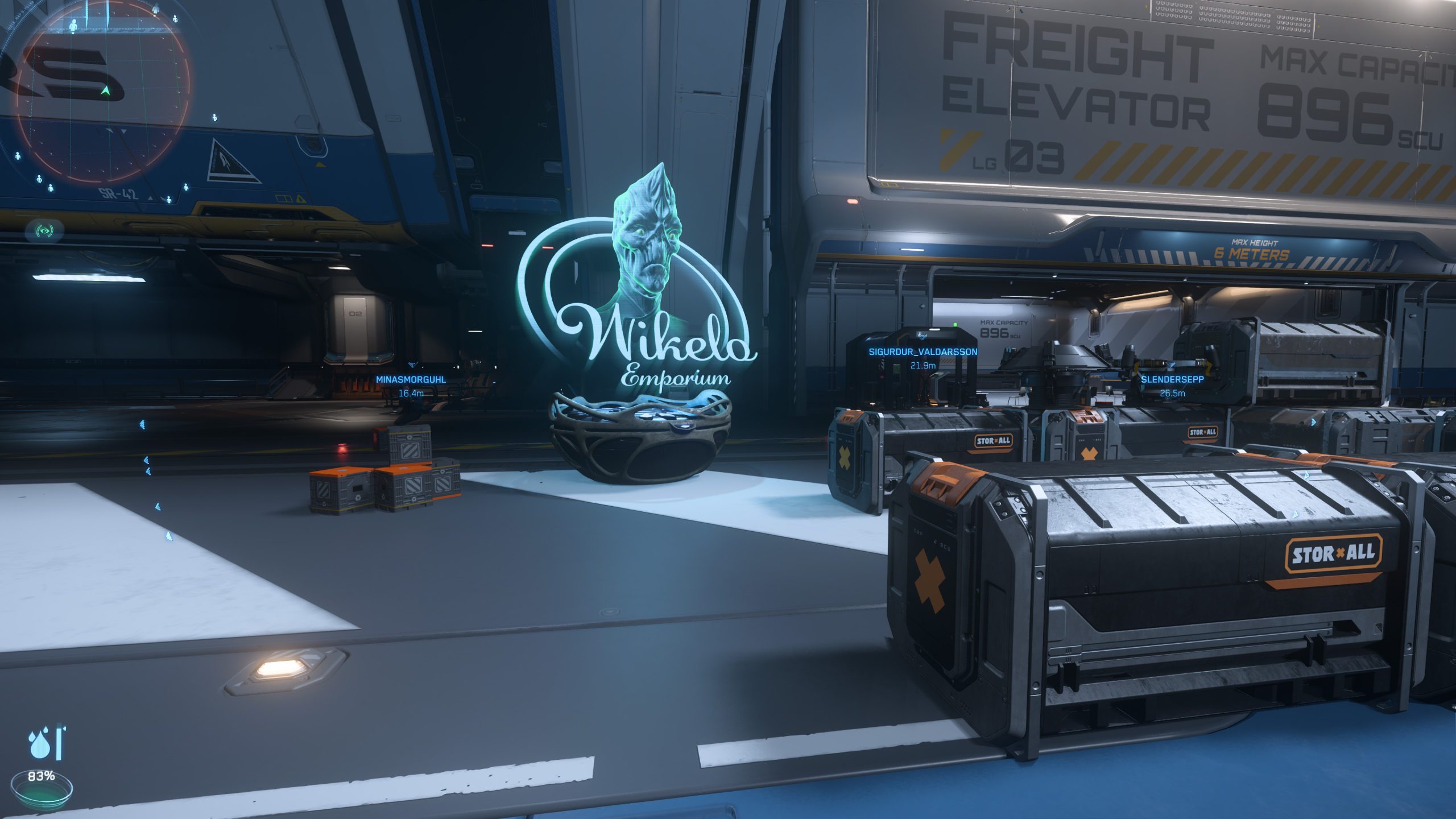The width and height of the screenshot is (1456, 819).
Task: Click the green eye indicator icon
Action: point(44,231)
